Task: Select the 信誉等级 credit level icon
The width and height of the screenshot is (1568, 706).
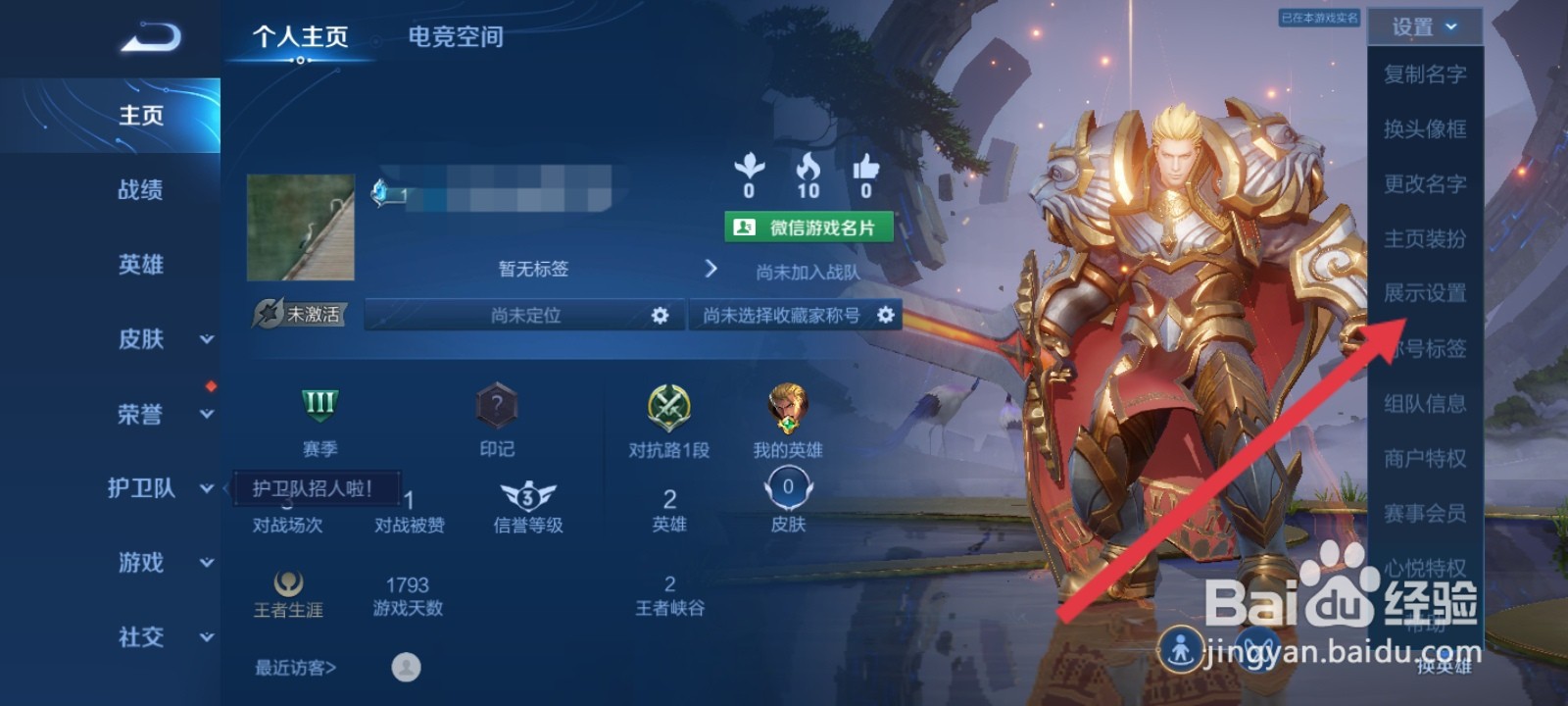Action: click(527, 495)
